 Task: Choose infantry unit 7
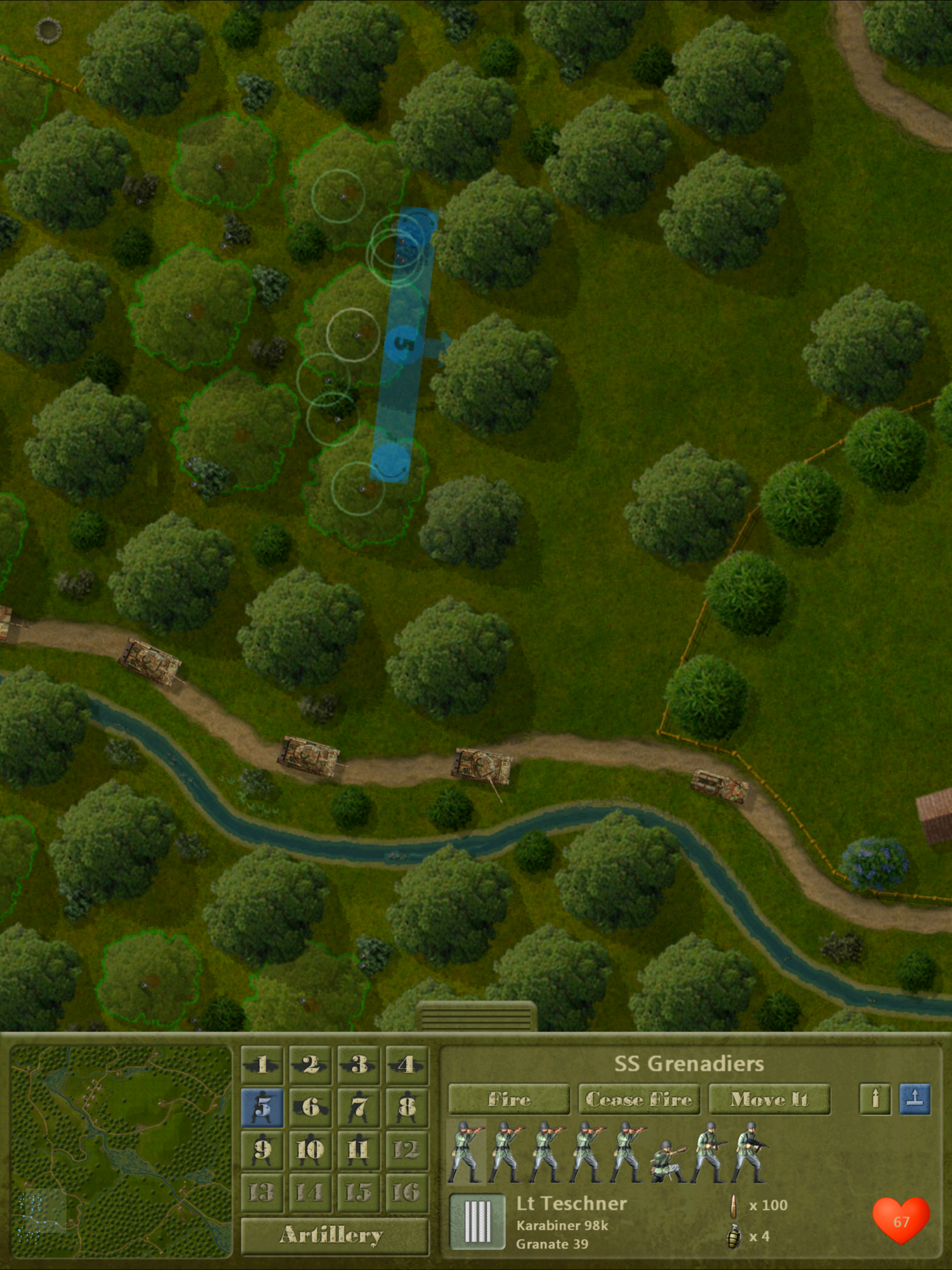358,1107
